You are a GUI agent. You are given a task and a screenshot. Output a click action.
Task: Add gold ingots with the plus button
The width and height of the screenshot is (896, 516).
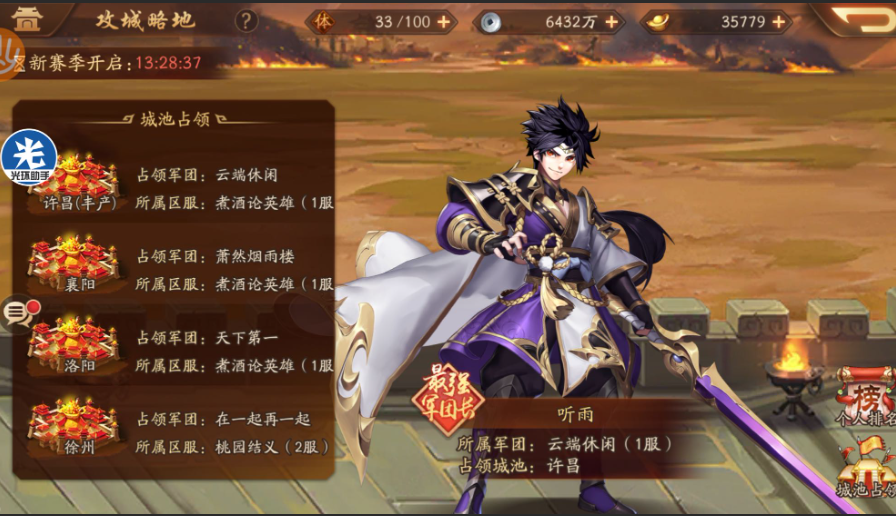[778, 22]
